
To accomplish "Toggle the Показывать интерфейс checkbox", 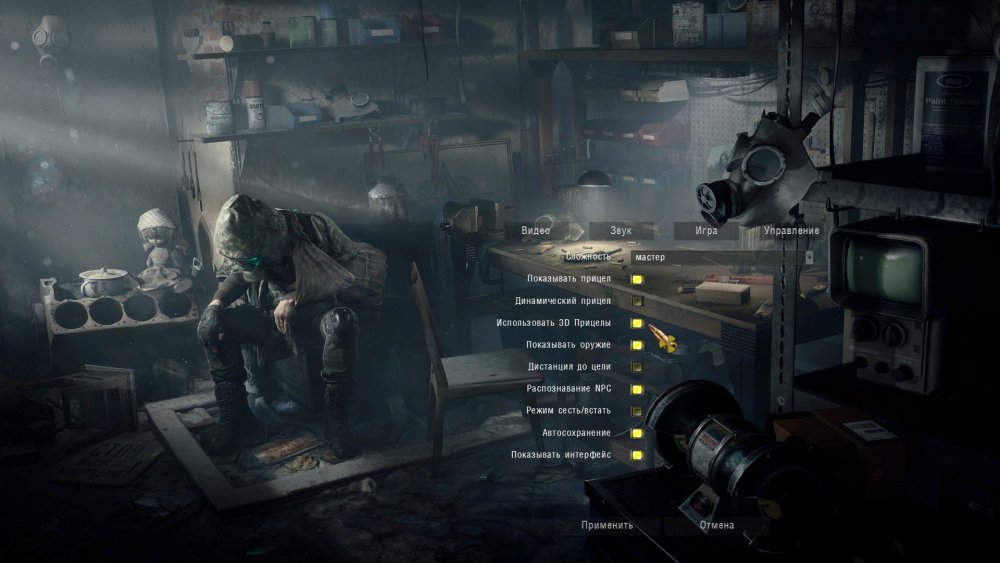I will click(636, 455).
